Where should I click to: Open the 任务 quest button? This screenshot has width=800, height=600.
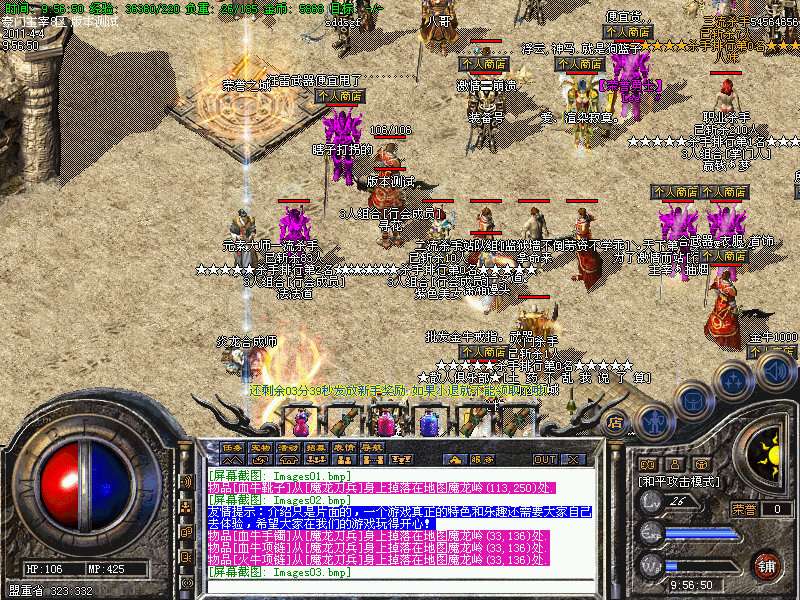click(x=232, y=446)
